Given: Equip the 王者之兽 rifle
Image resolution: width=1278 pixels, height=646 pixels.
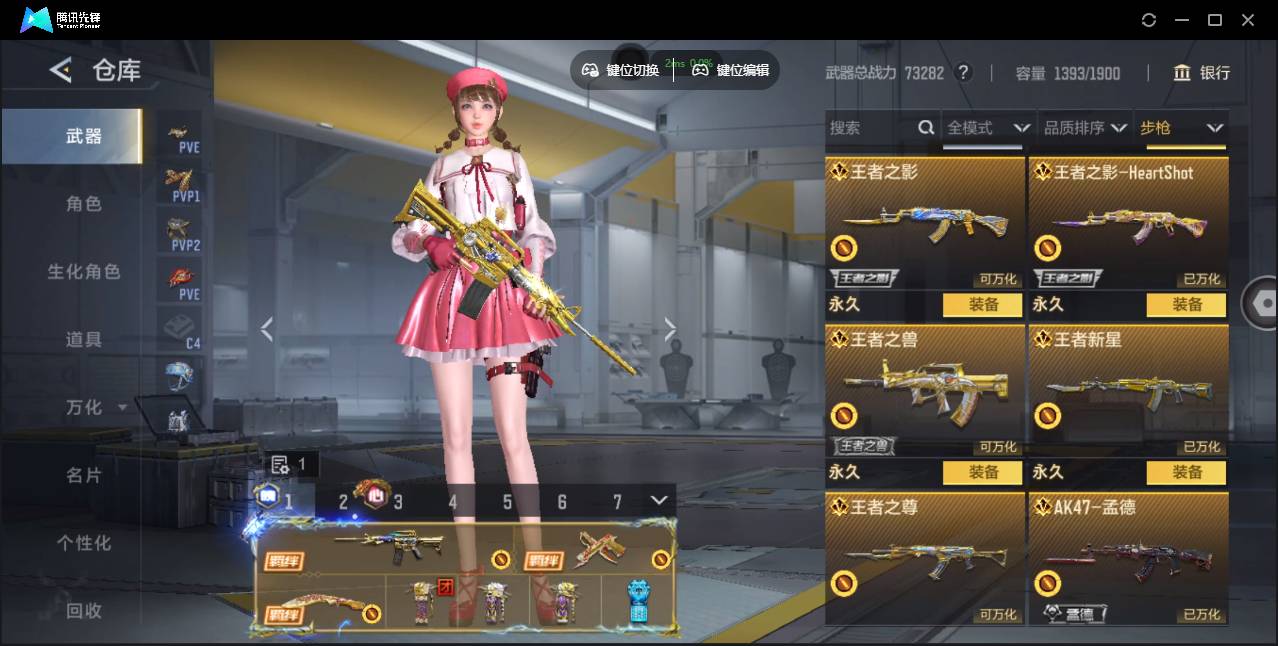Looking at the screenshot, I should 982,472.
